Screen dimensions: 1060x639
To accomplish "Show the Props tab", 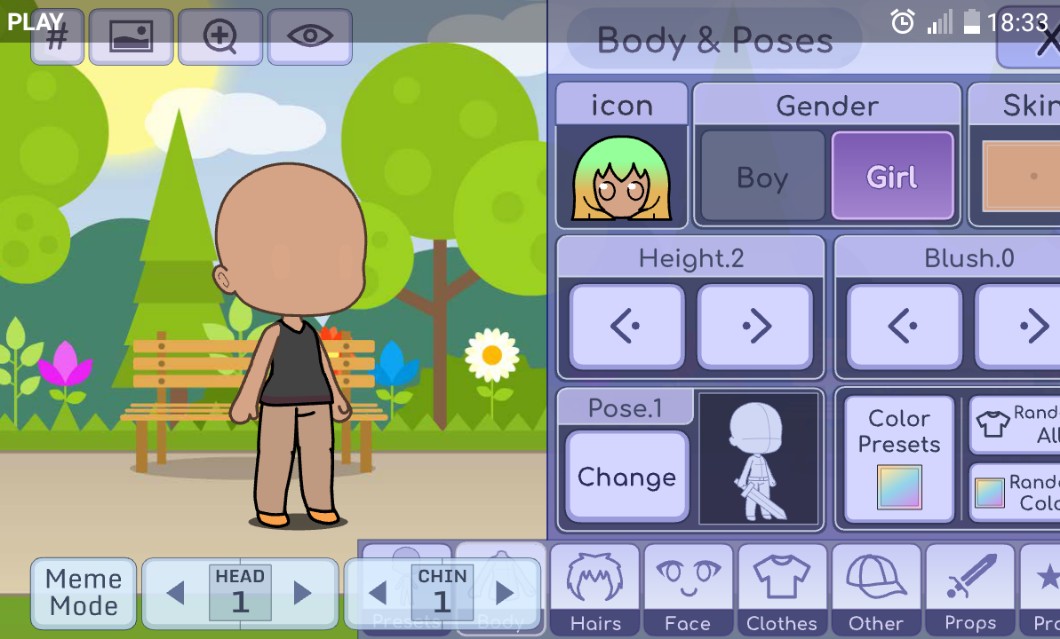I will 970,590.
